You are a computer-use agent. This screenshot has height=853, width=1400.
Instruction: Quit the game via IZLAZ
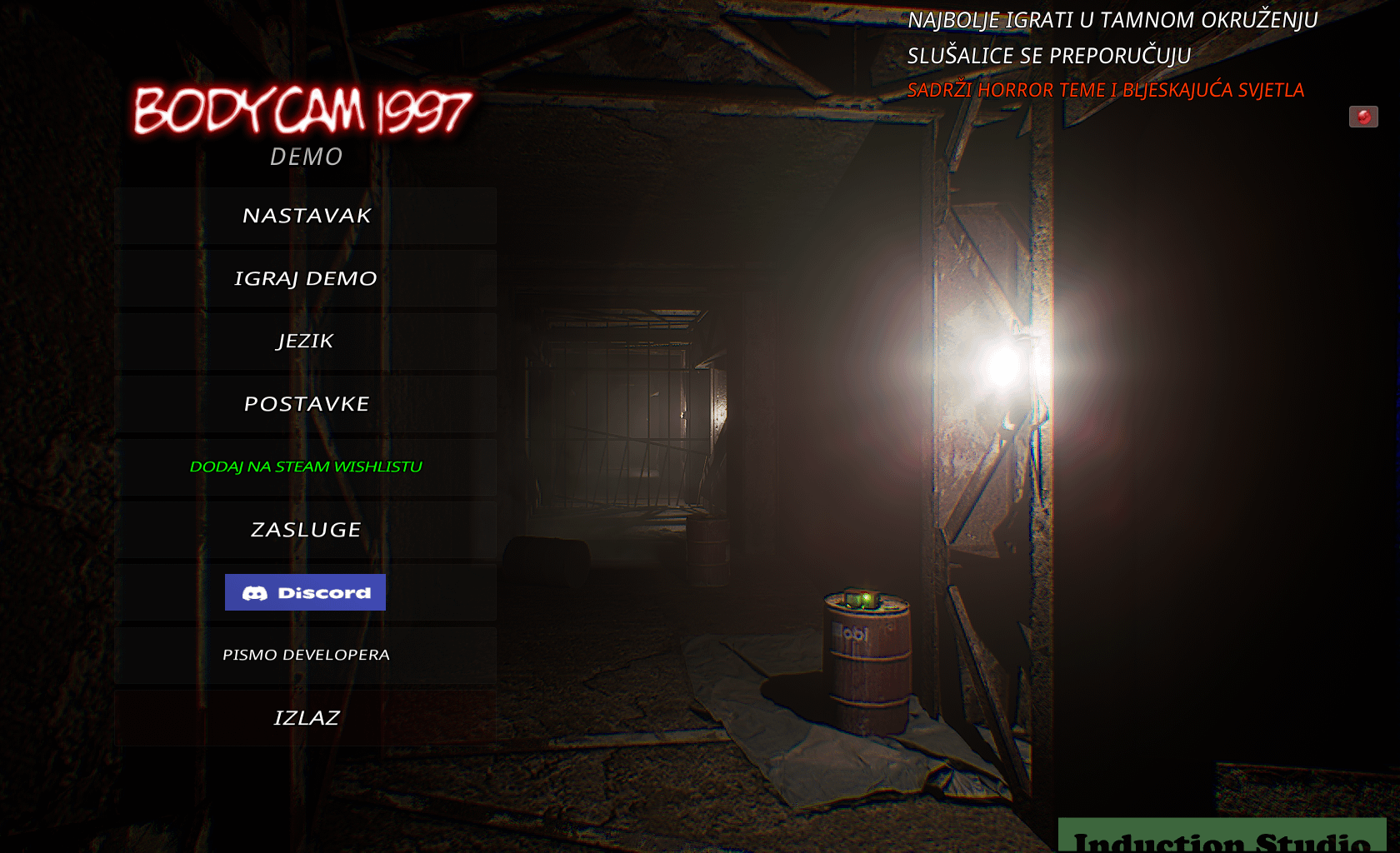pos(306,717)
